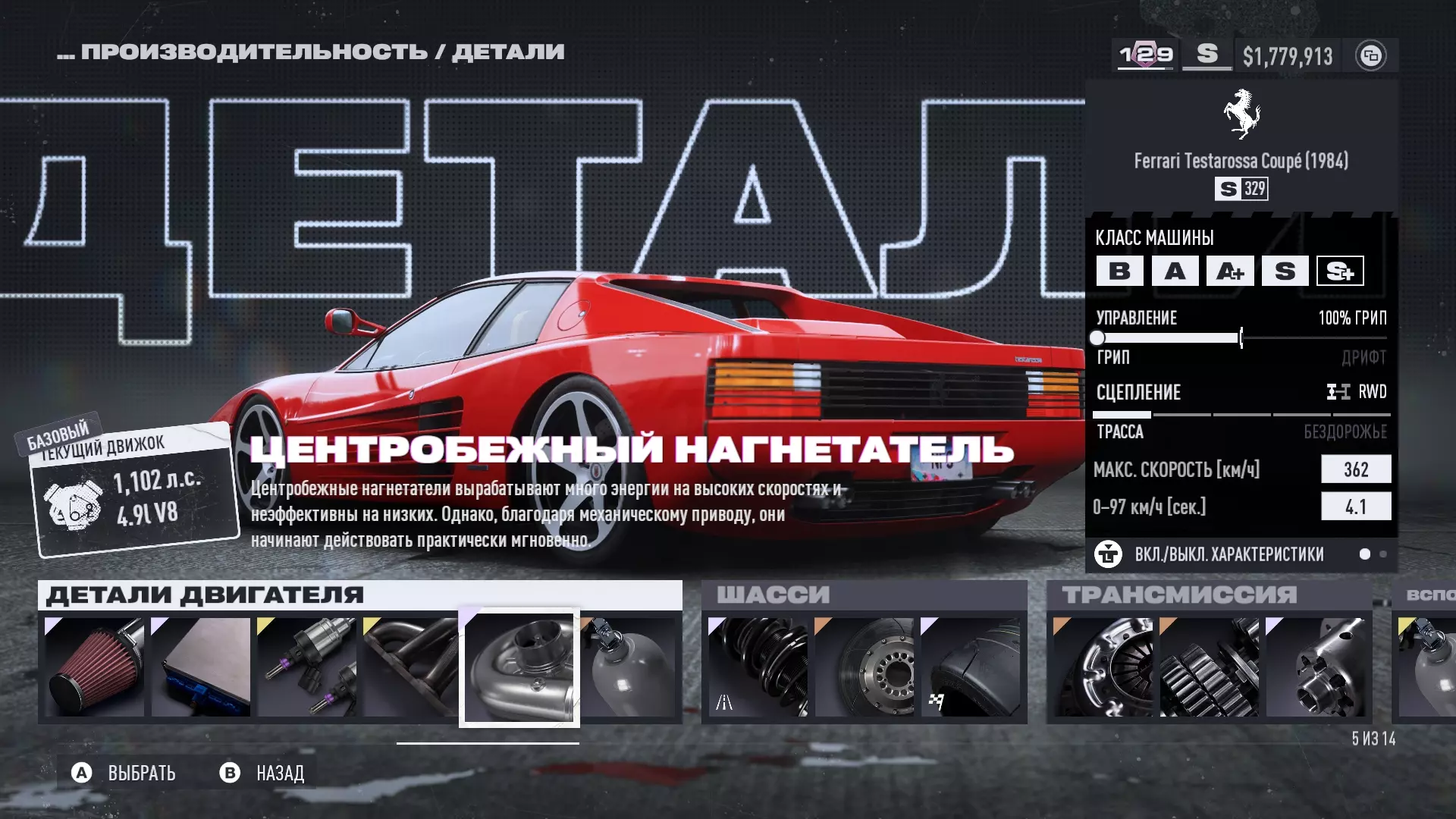Select the centrifugal supercharger tile
The height and width of the screenshot is (819, 1456).
519,668
